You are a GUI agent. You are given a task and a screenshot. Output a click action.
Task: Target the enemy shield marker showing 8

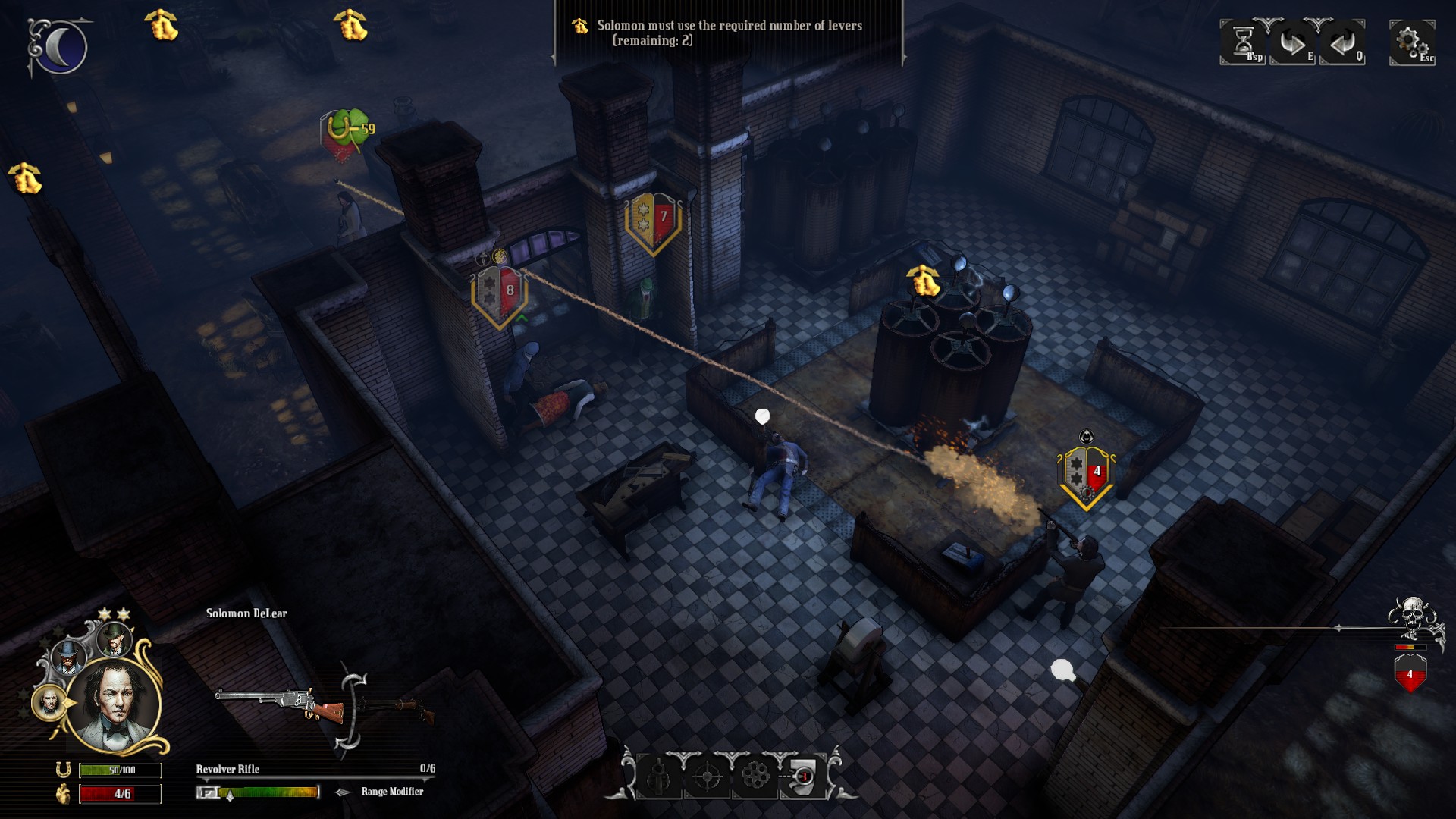click(499, 293)
